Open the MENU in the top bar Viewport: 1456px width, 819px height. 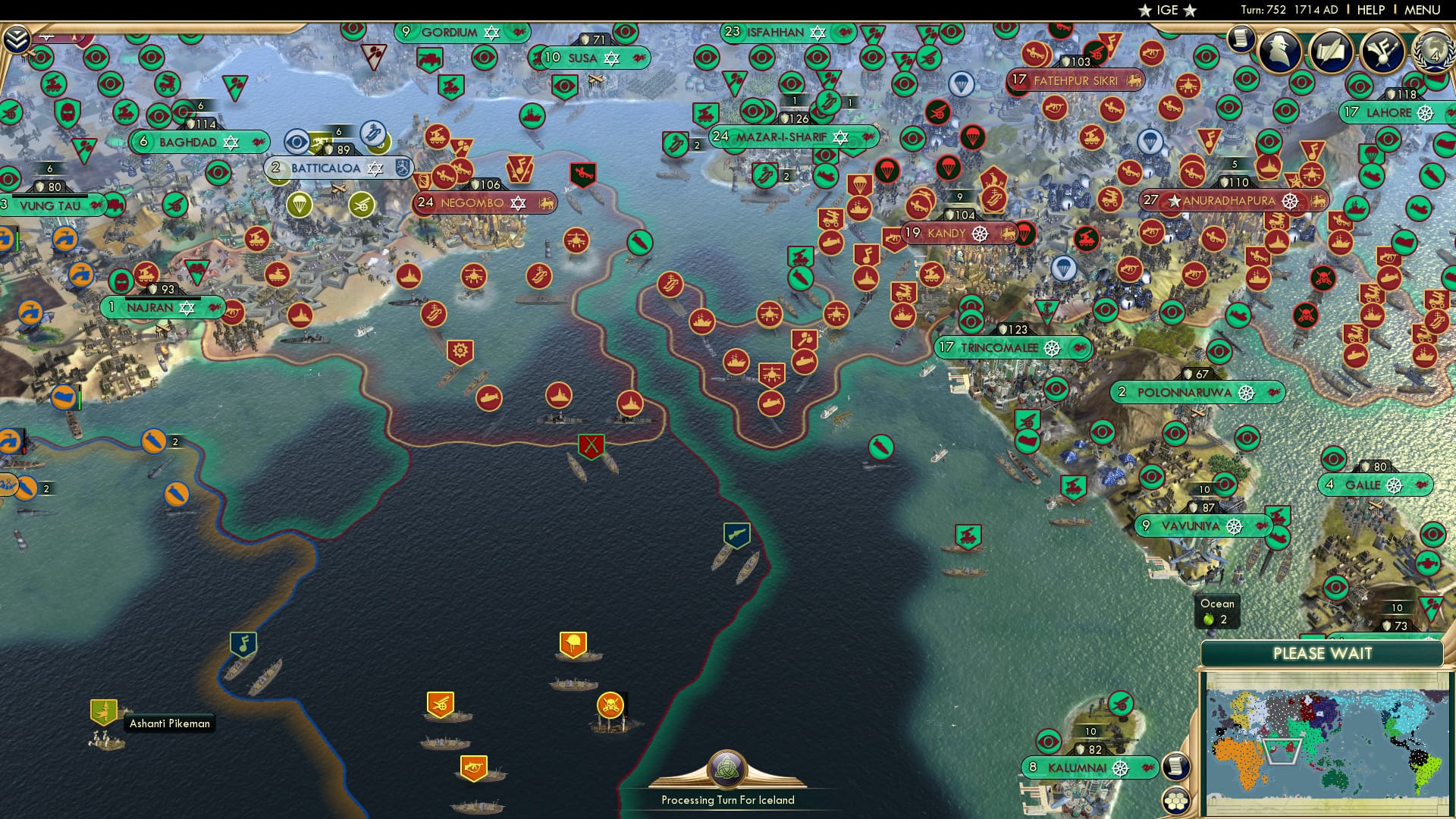(x=1424, y=10)
